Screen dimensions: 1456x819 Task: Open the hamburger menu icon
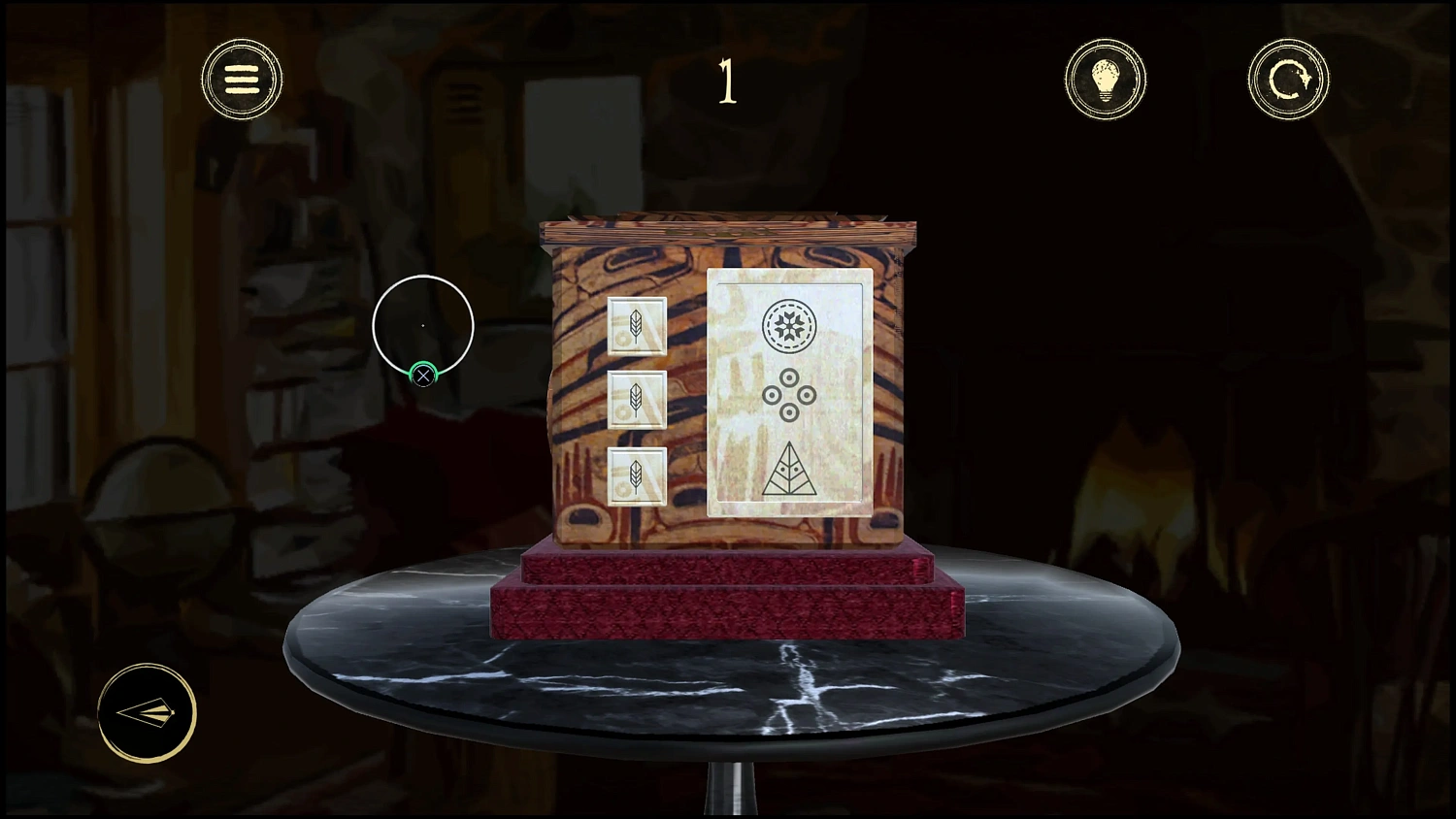coord(242,79)
